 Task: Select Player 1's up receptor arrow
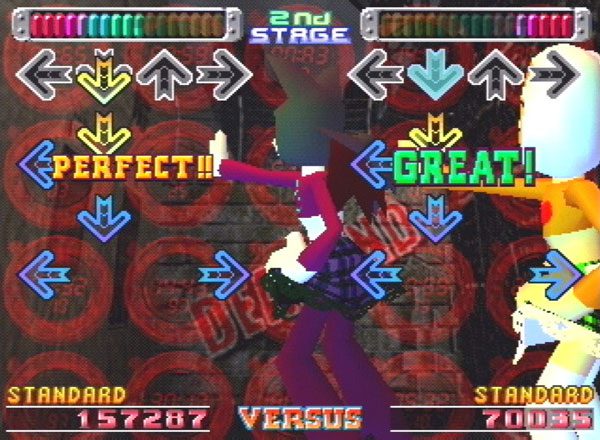click(x=163, y=72)
